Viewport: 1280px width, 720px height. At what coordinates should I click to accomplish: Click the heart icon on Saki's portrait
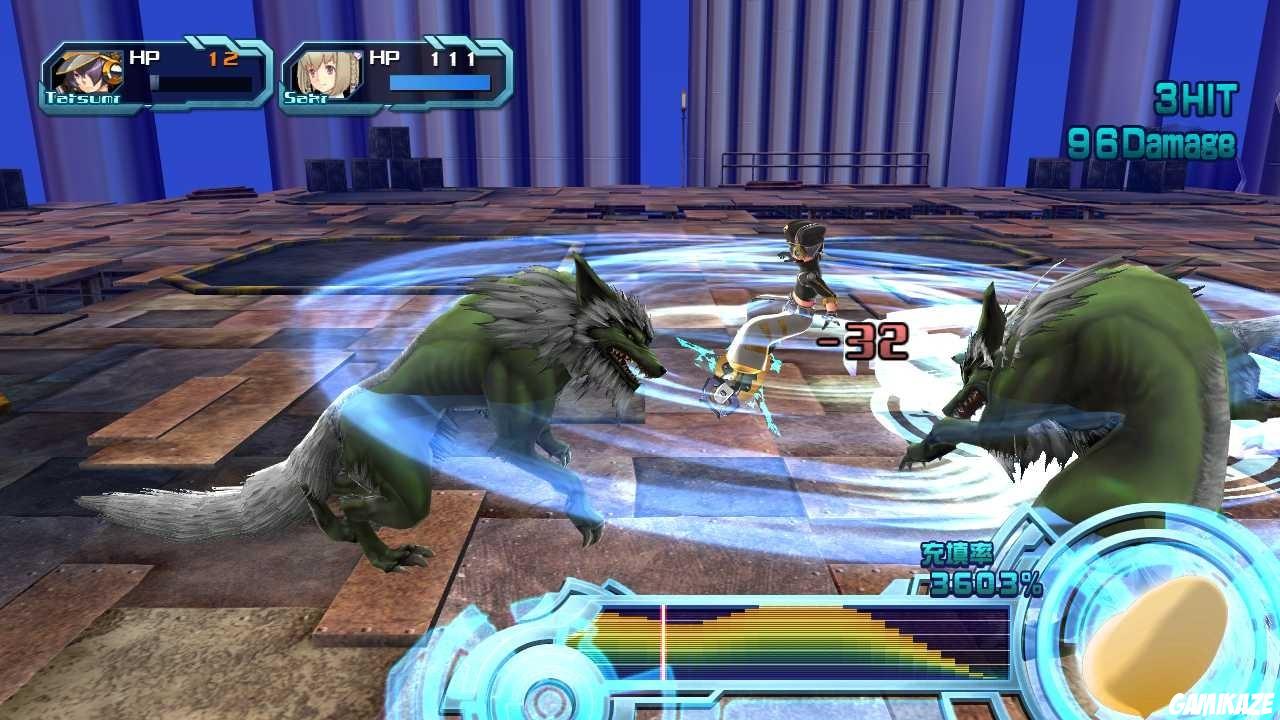point(355,56)
